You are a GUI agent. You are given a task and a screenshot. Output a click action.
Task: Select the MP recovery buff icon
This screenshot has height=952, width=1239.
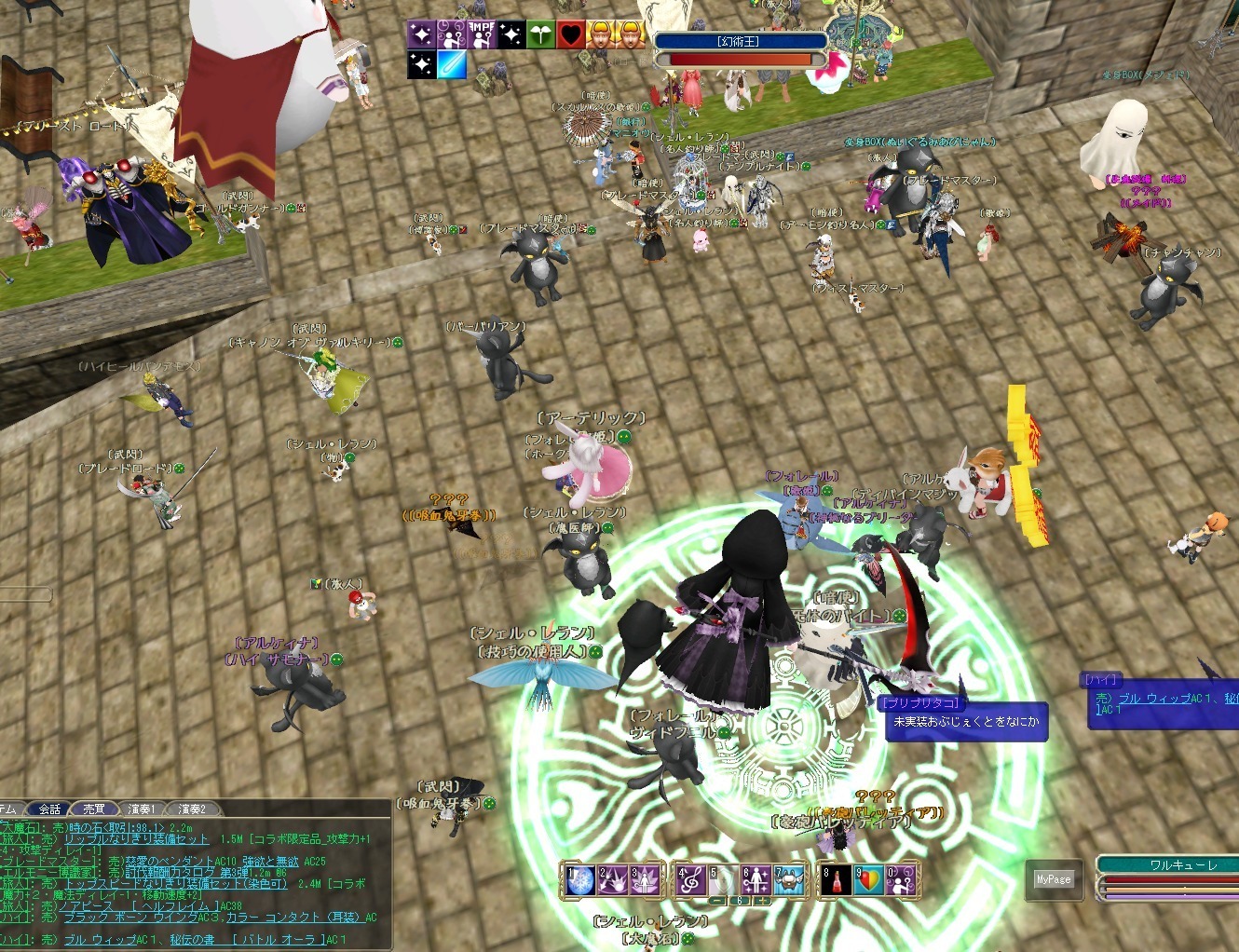click(481, 34)
